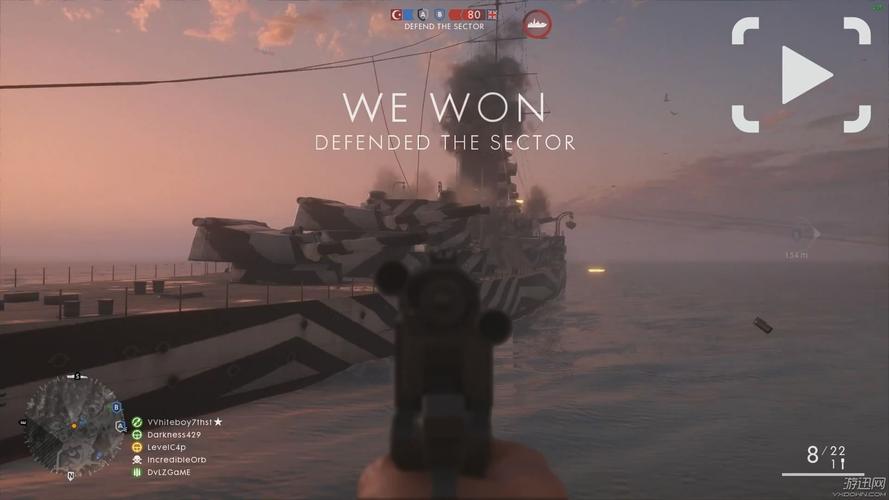Pick LevelC4p from the squad list

pyautogui.click(x=166, y=447)
